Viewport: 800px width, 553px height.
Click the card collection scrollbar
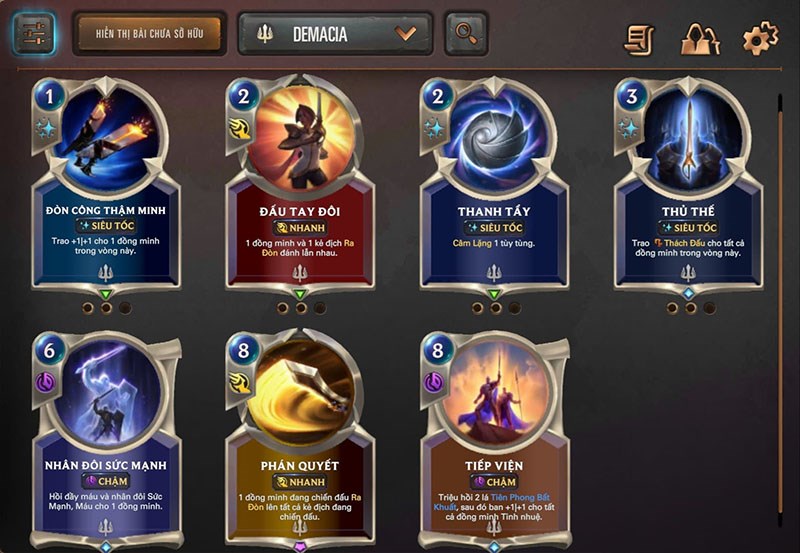click(780, 300)
